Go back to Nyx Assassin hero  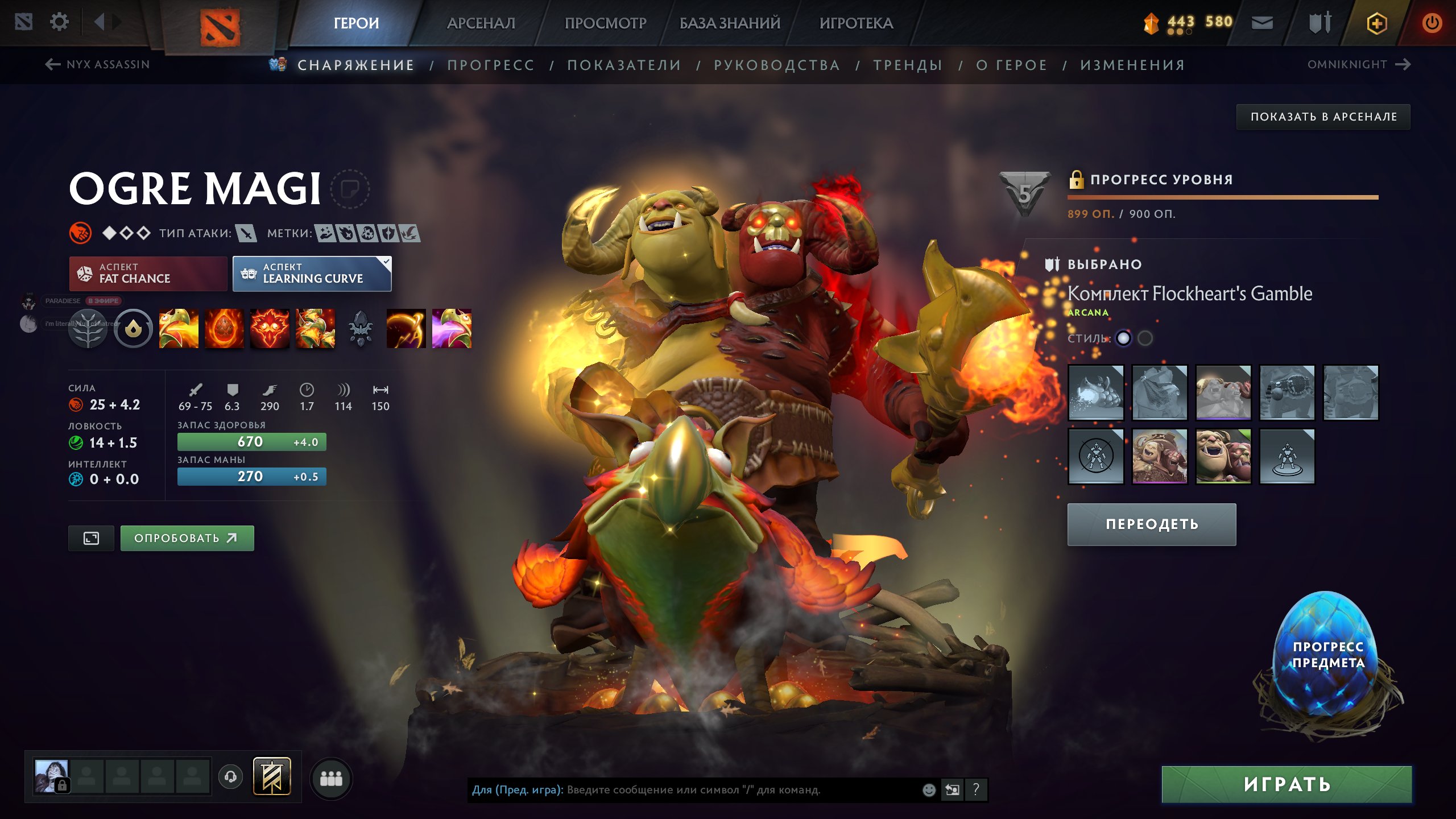(98, 64)
